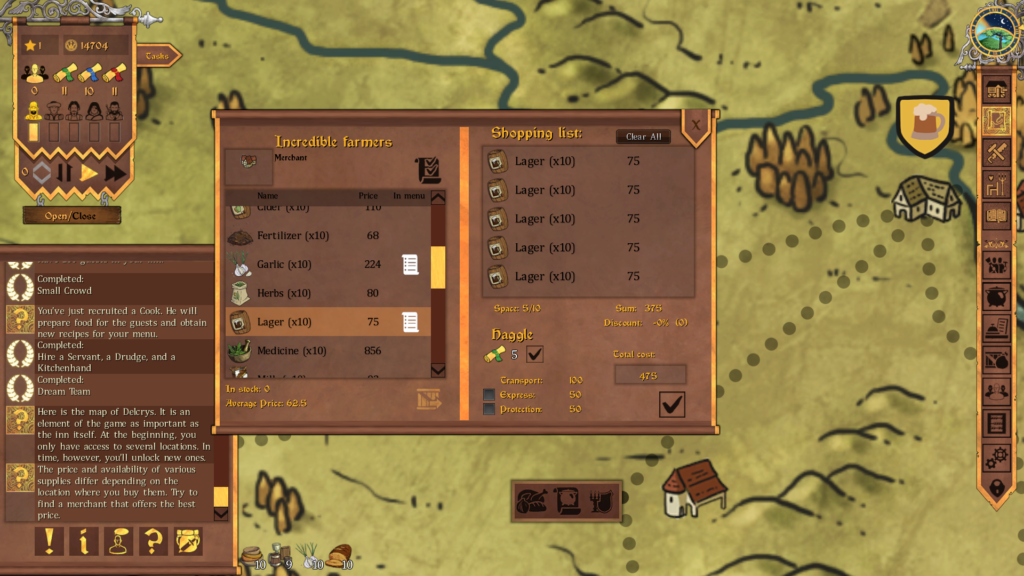The image size is (1024, 576).
Task: Open the Tasks banner tab
Action: pyautogui.click(x=158, y=56)
